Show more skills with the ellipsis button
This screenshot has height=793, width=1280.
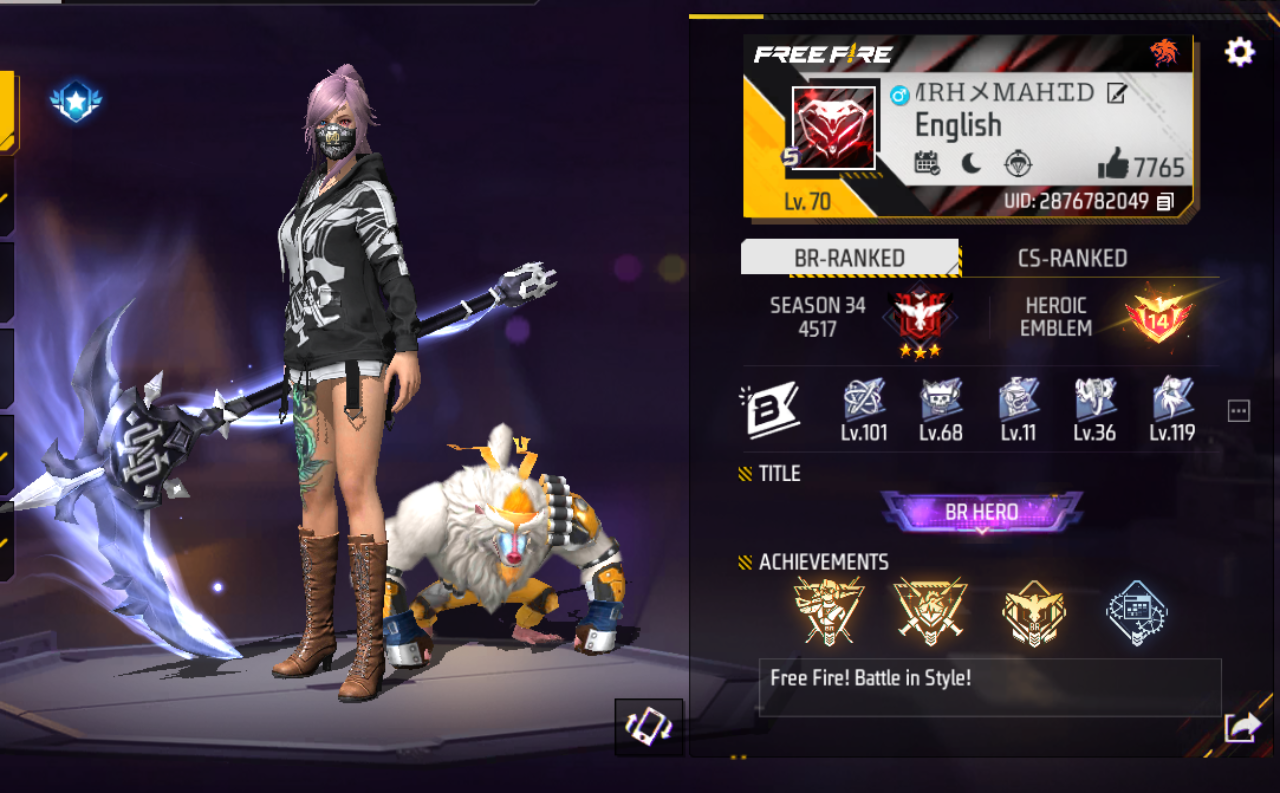pyautogui.click(x=1238, y=411)
